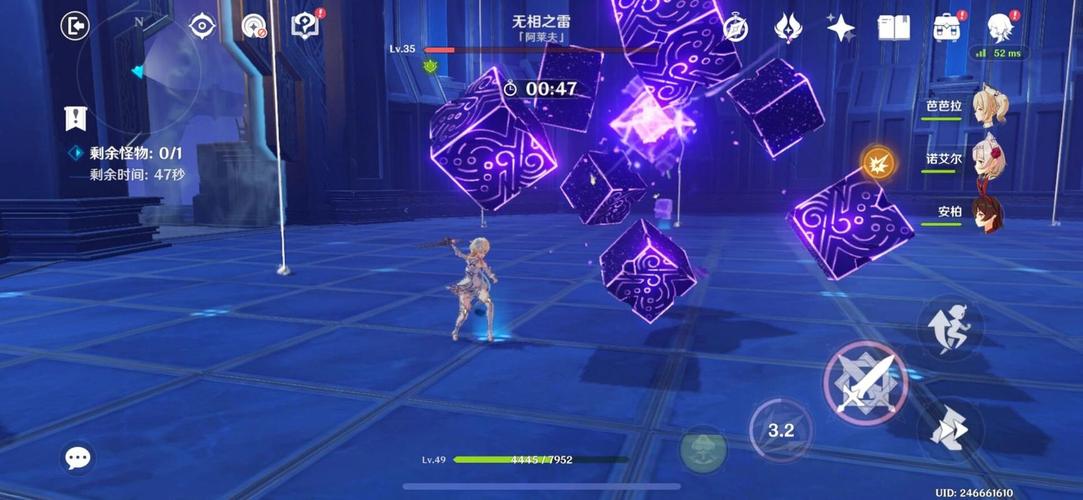The height and width of the screenshot is (500, 1083).
Task: Open the Paimon menu head icon
Action: click(1000, 28)
